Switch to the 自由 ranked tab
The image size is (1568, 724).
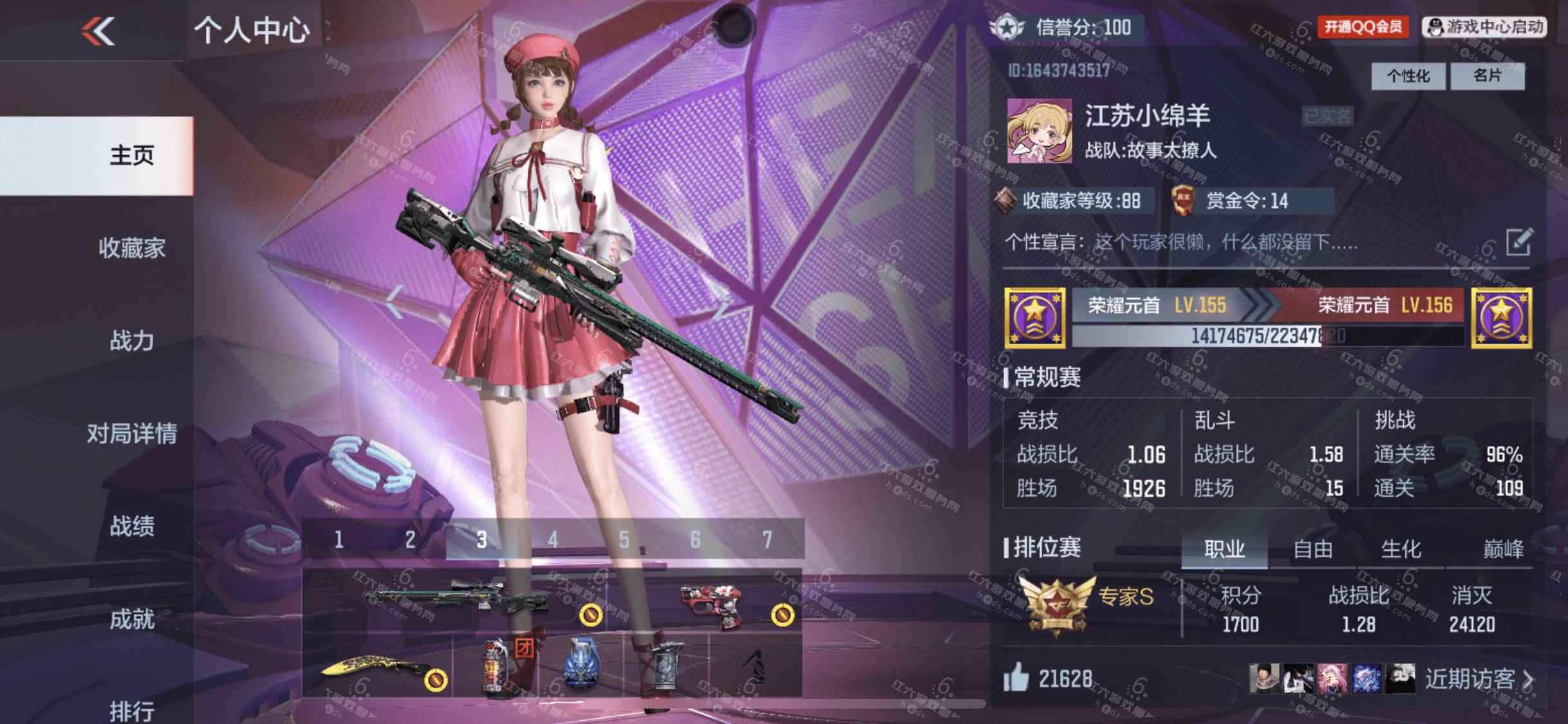pos(1312,550)
